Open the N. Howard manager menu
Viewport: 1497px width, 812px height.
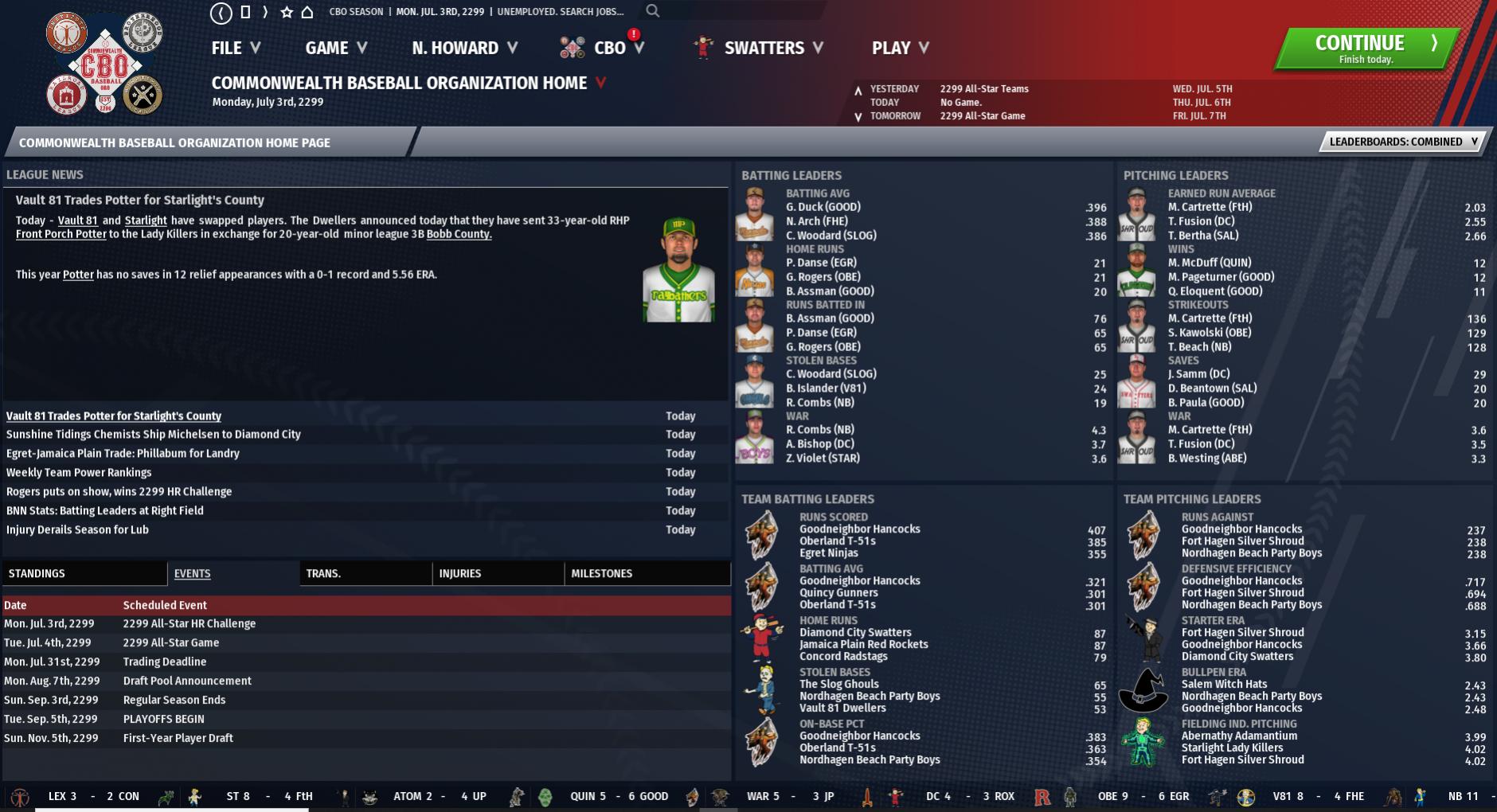465,48
